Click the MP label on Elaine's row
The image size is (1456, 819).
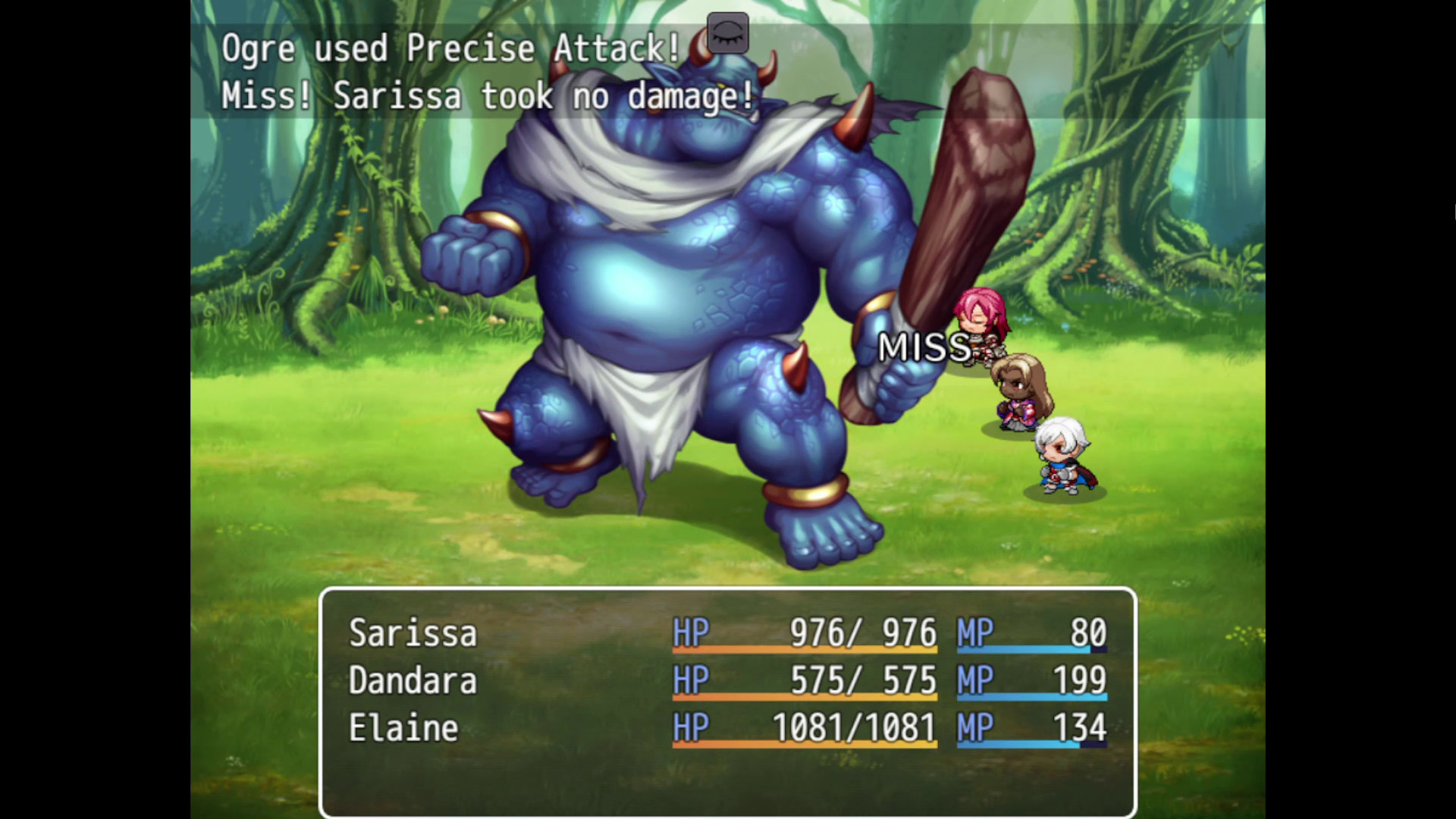[977, 726]
